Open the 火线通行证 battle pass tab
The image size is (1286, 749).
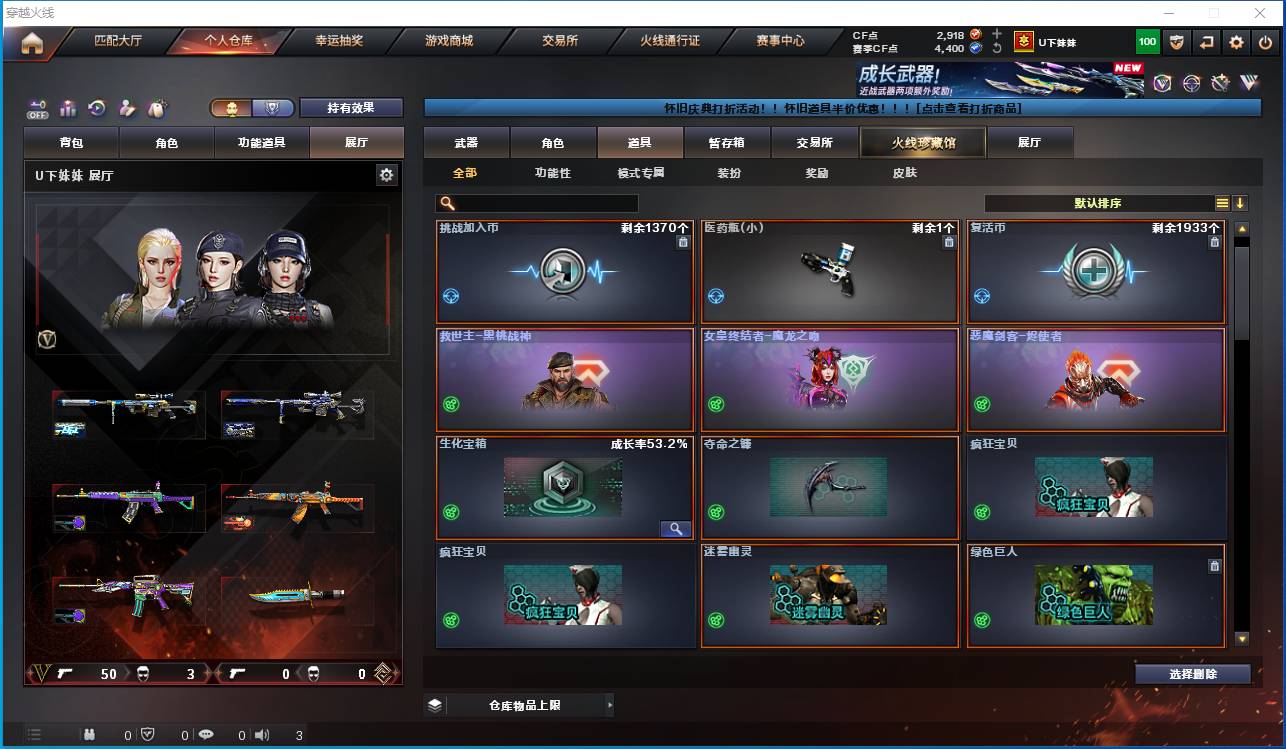click(x=670, y=42)
